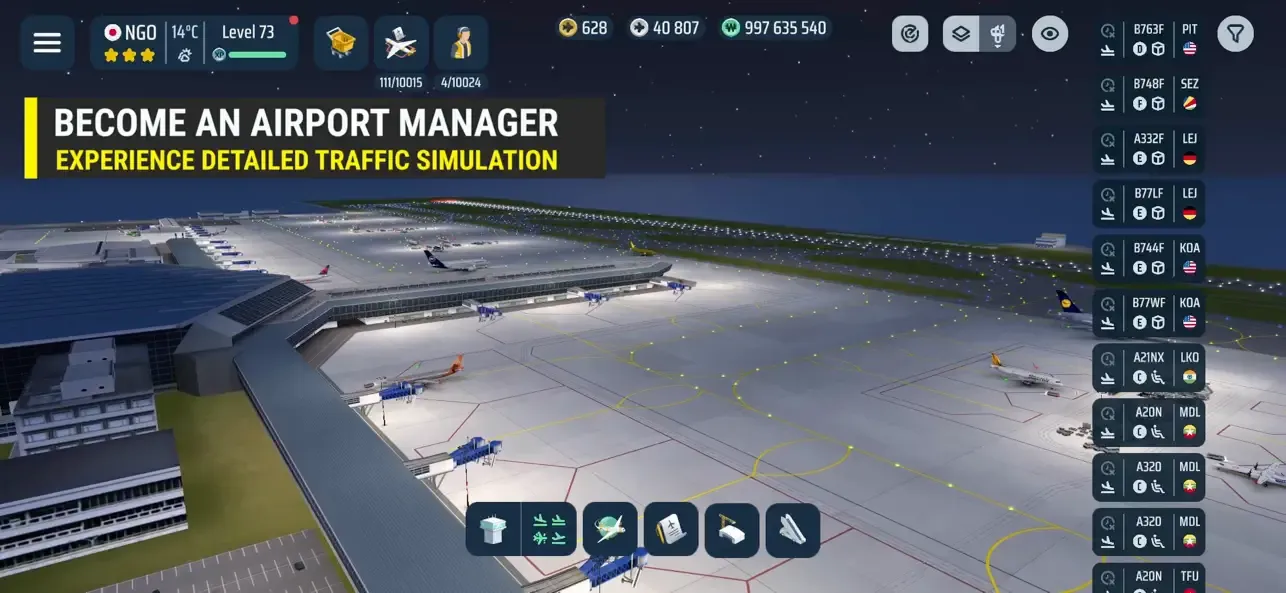Select the B763F flight to PIT
The width and height of the screenshot is (1286, 593).
[1148, 39]
